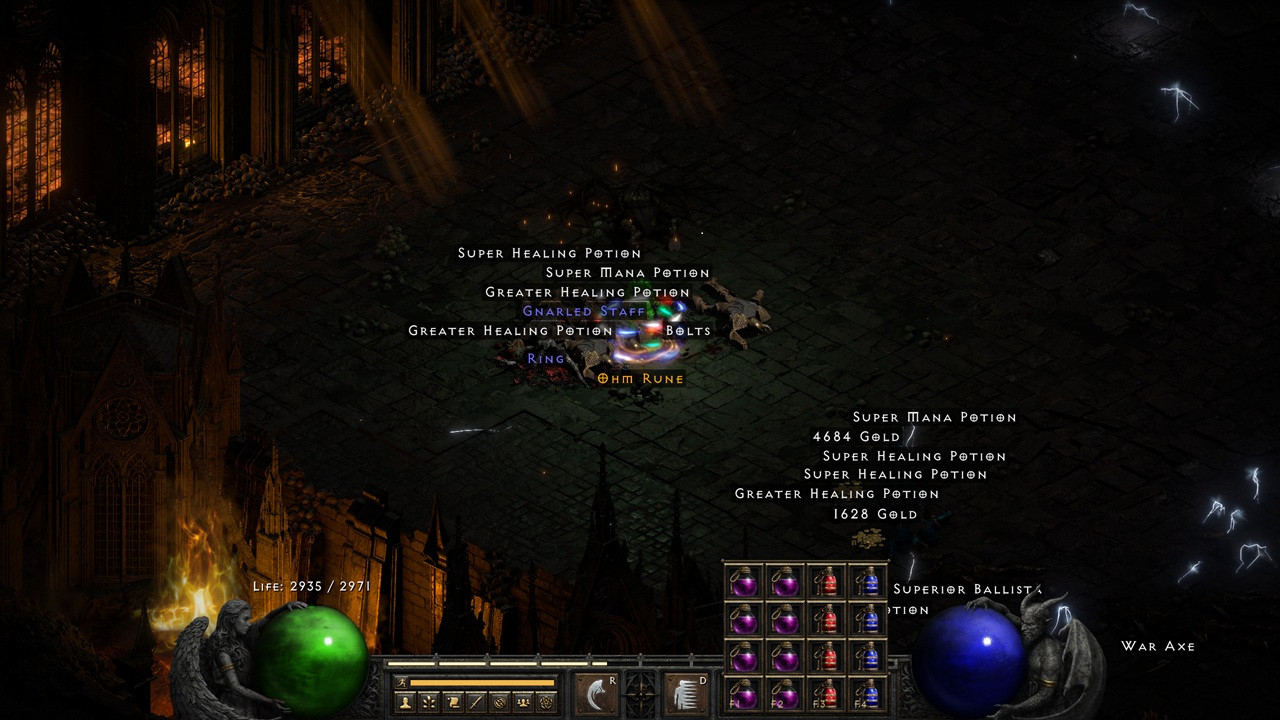The width and height of the screenshot is (1280, 720).
Task: Pick up the Gnarled Staff
Action: [583, 311]
